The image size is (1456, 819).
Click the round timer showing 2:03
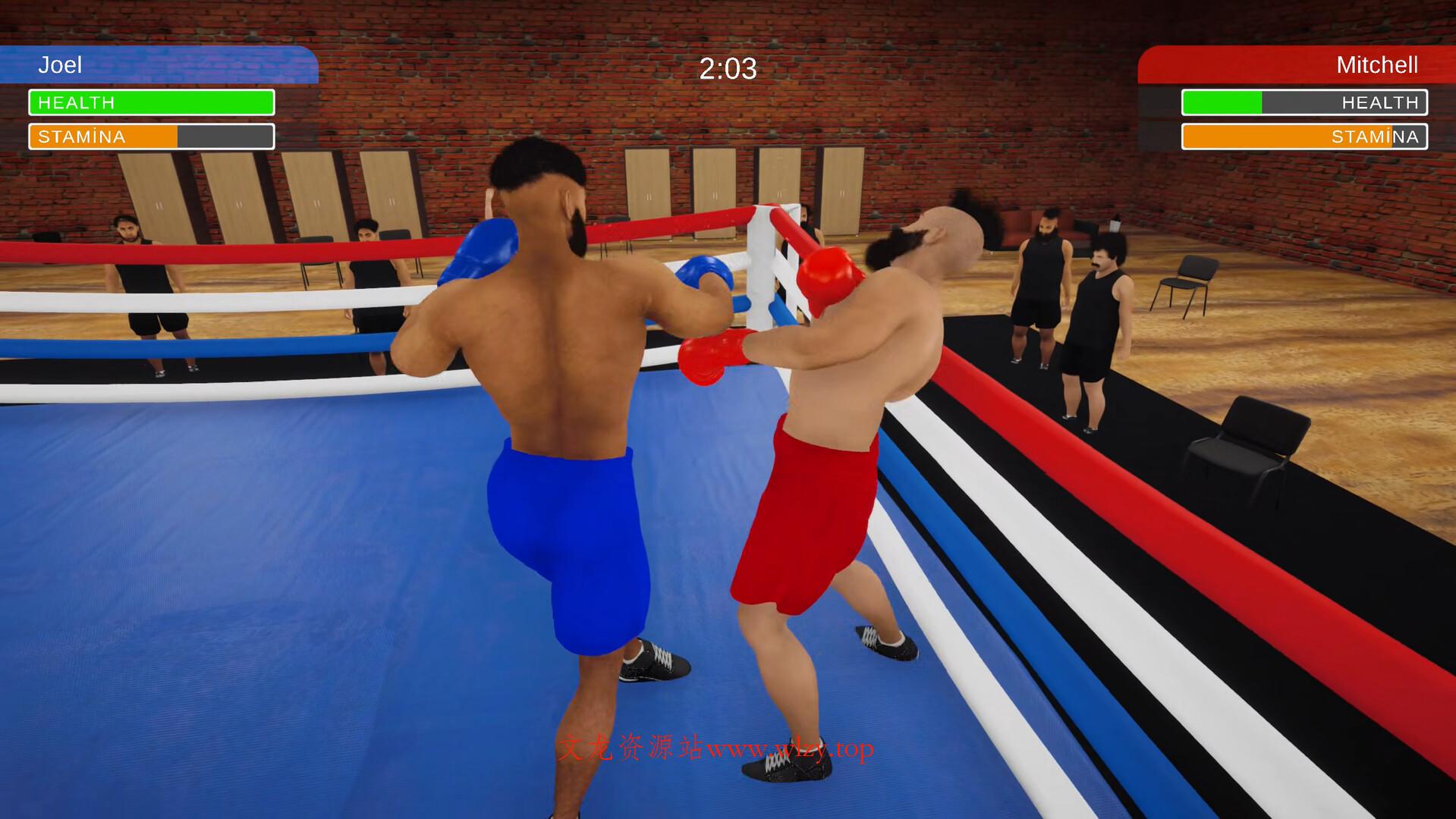(727, 69)
